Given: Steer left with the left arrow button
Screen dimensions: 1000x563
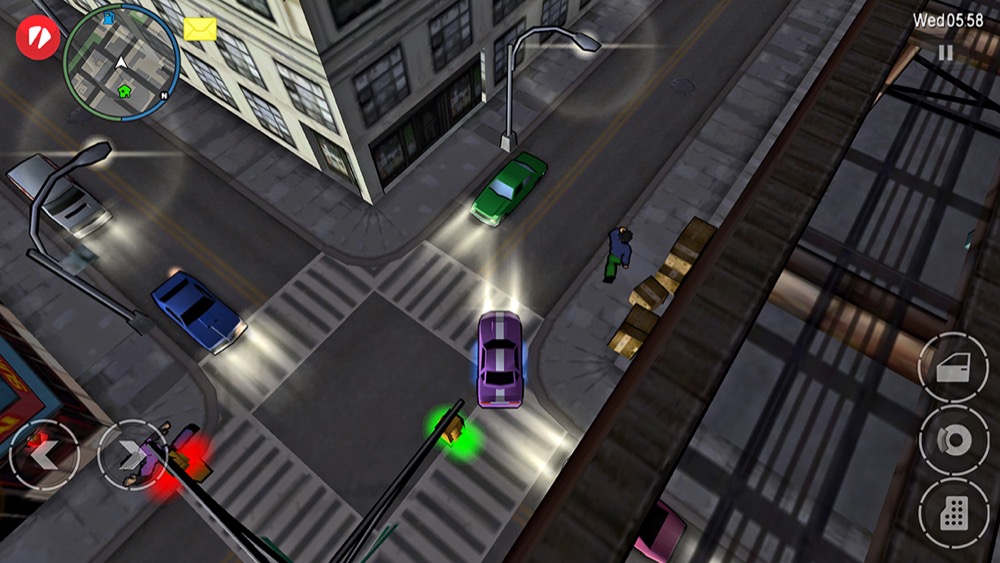Looking at the screenshot, I should coord(44,454).
